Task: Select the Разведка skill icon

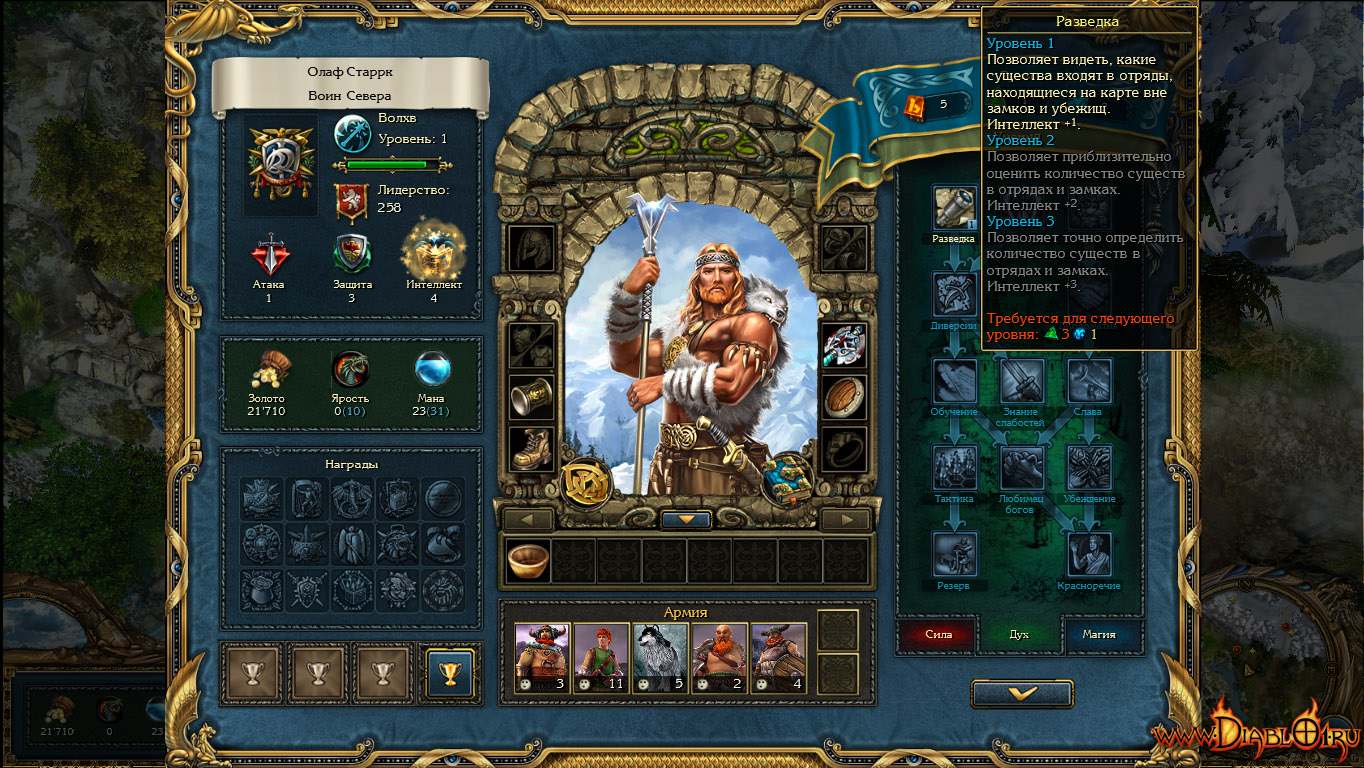Action: (x=954, y=208)
